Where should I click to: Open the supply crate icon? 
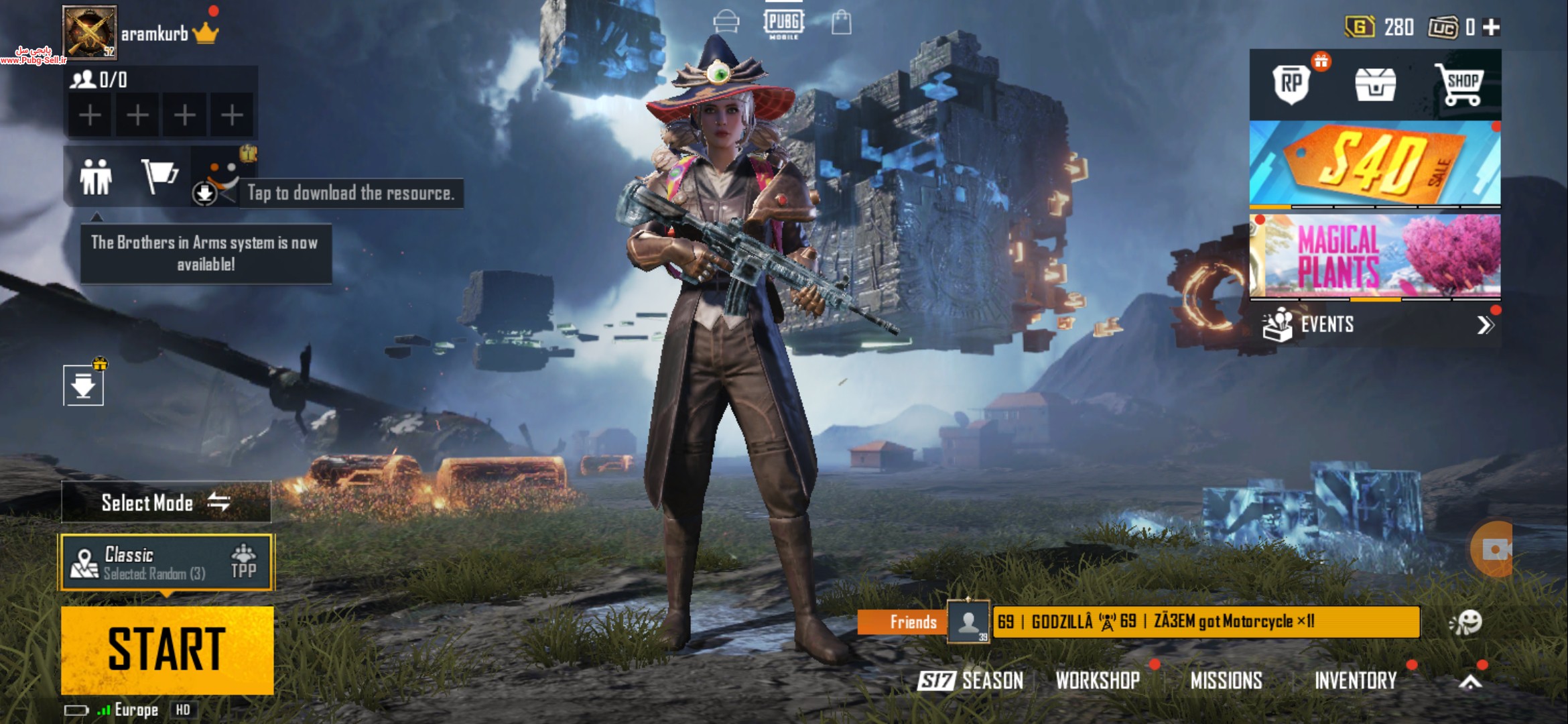pos(1375,85)
